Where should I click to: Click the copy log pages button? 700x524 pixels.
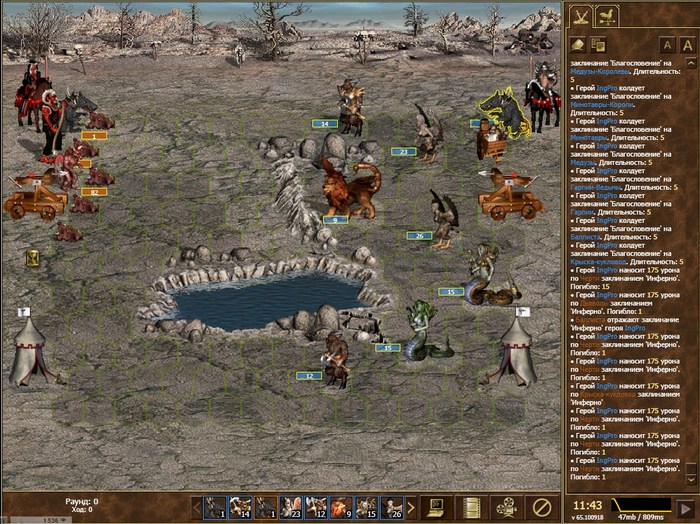pyautogui.click(x=598, y=44)
